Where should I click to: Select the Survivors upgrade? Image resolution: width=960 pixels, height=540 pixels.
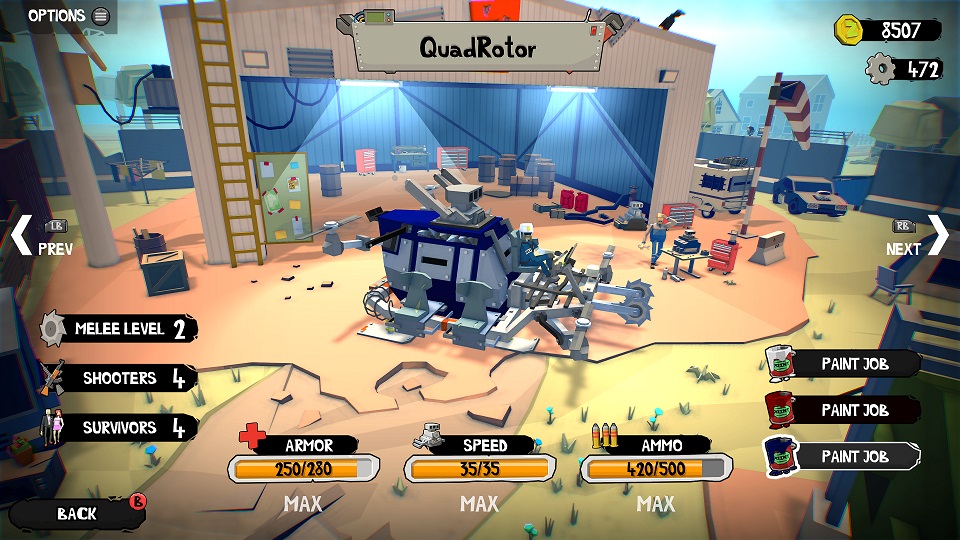(120, 428)
